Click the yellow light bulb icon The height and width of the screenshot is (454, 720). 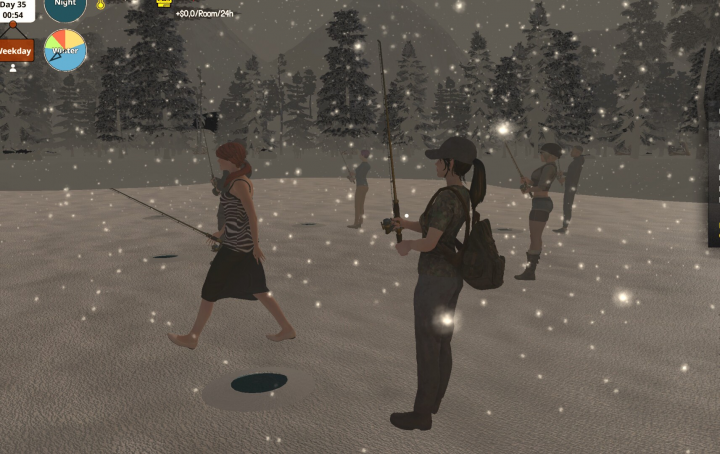[100, 5]
